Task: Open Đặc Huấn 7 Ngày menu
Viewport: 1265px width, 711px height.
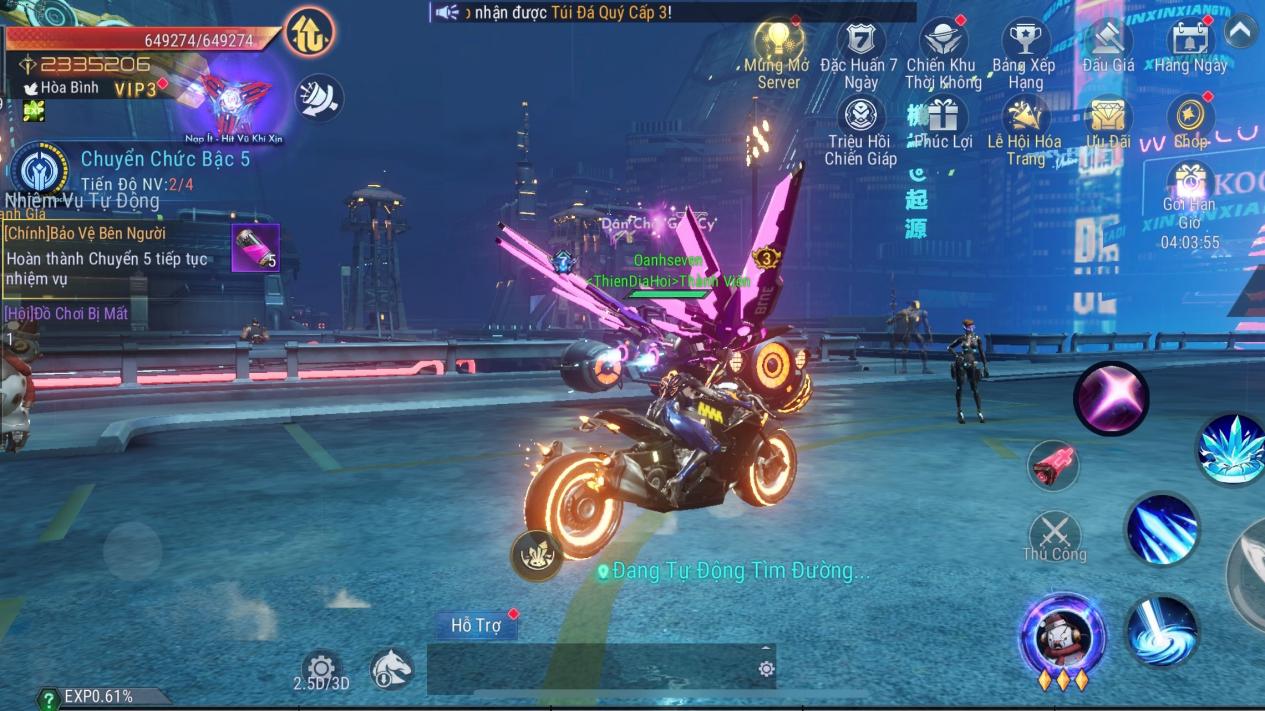Action: coord(859,43)
